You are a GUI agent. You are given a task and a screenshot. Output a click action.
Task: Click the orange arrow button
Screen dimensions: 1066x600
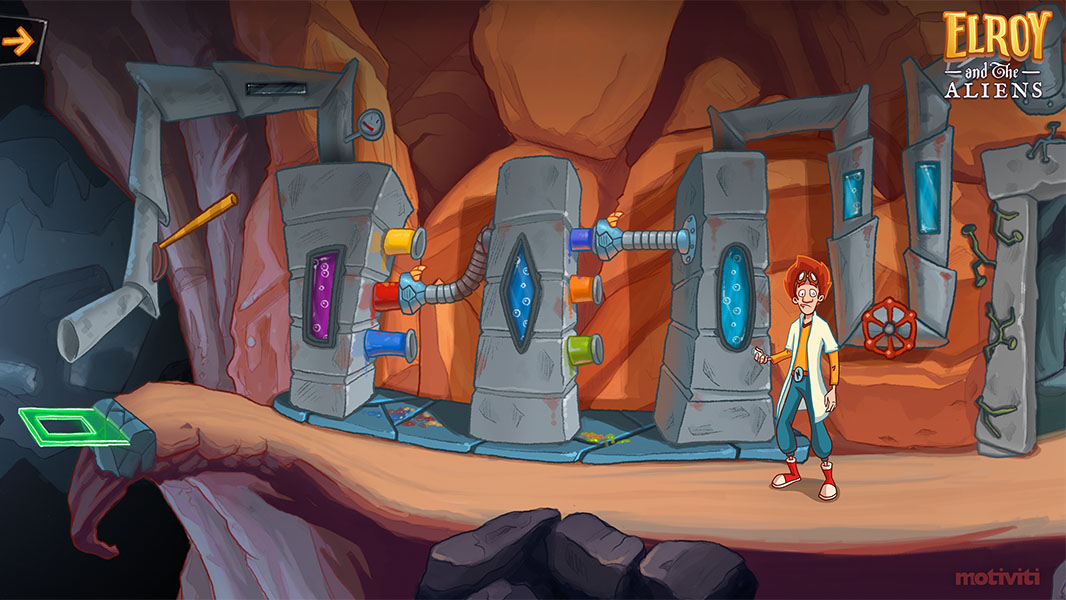pos(18,41)
